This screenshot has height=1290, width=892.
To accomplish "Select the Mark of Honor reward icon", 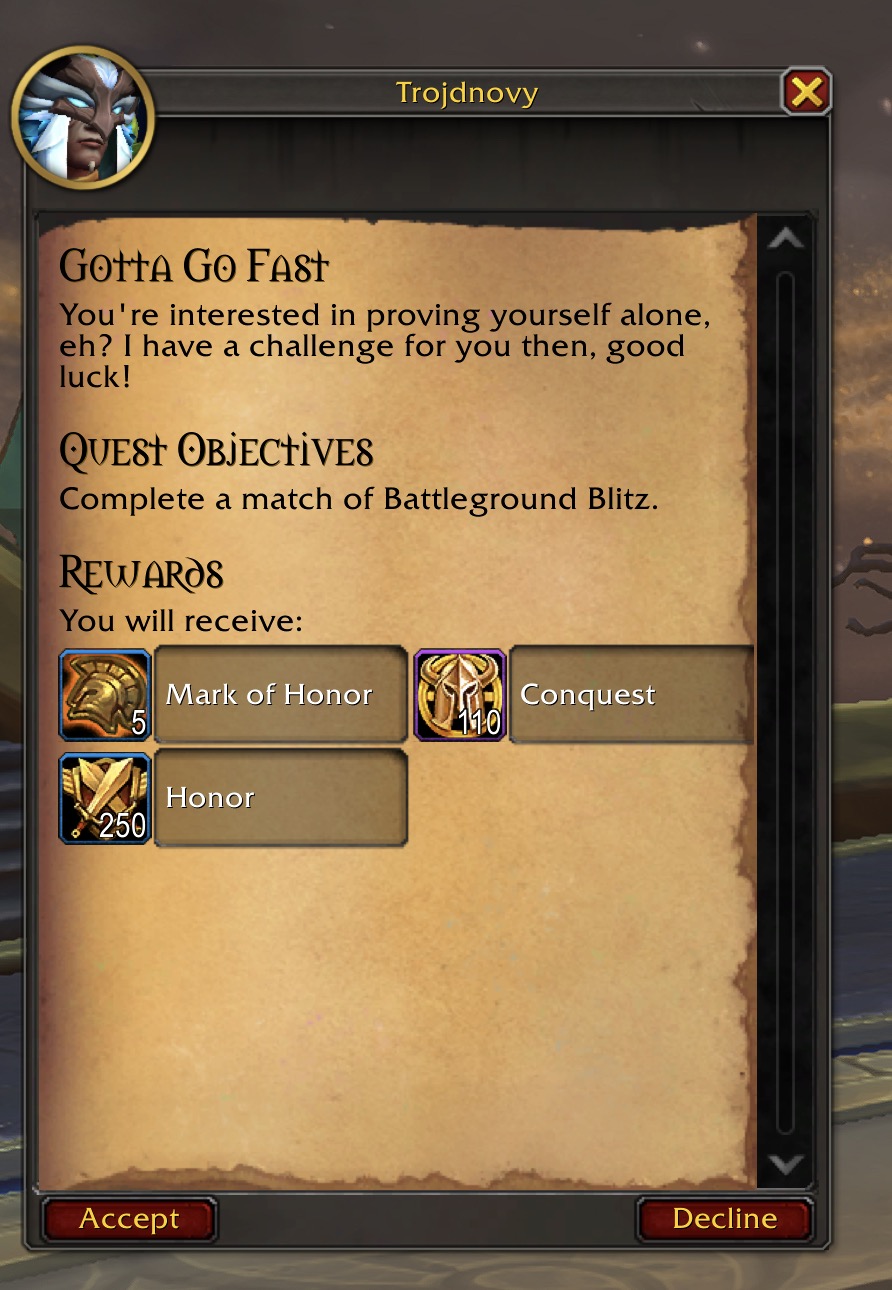I will (105, 695).
